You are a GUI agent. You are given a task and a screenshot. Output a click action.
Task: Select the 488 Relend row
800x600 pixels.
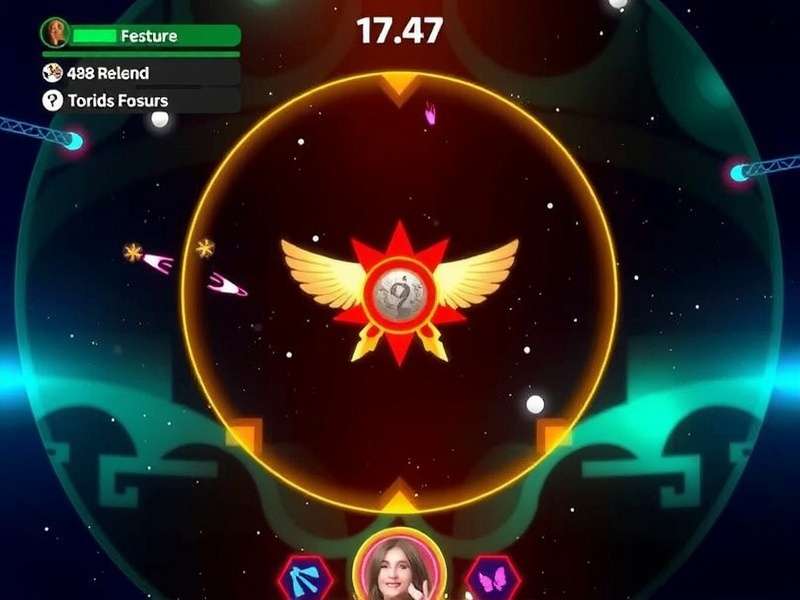pyautogui.click(x=140, y=73)
